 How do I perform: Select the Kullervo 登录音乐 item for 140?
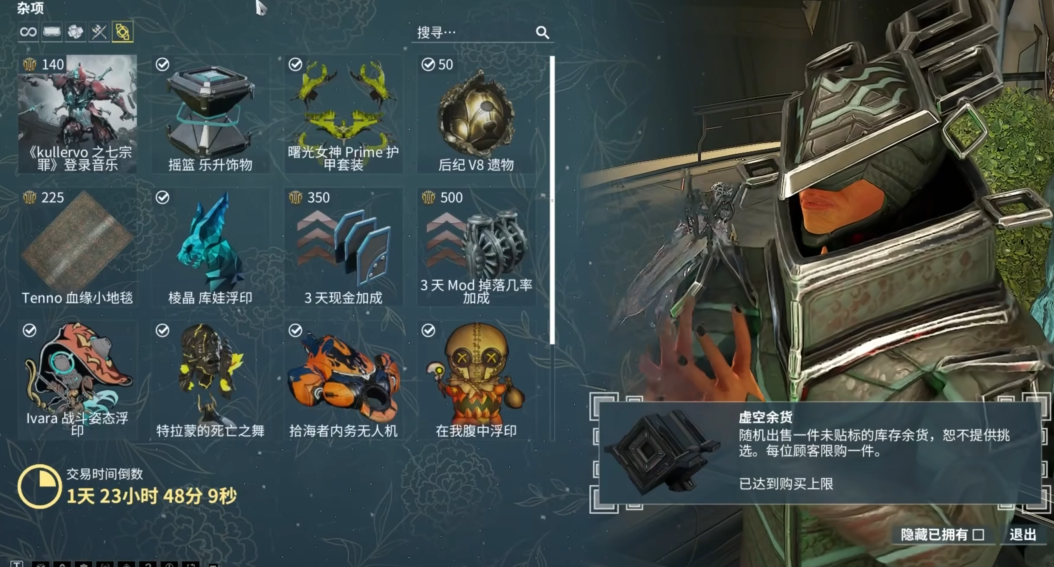[x=77, y=114]
